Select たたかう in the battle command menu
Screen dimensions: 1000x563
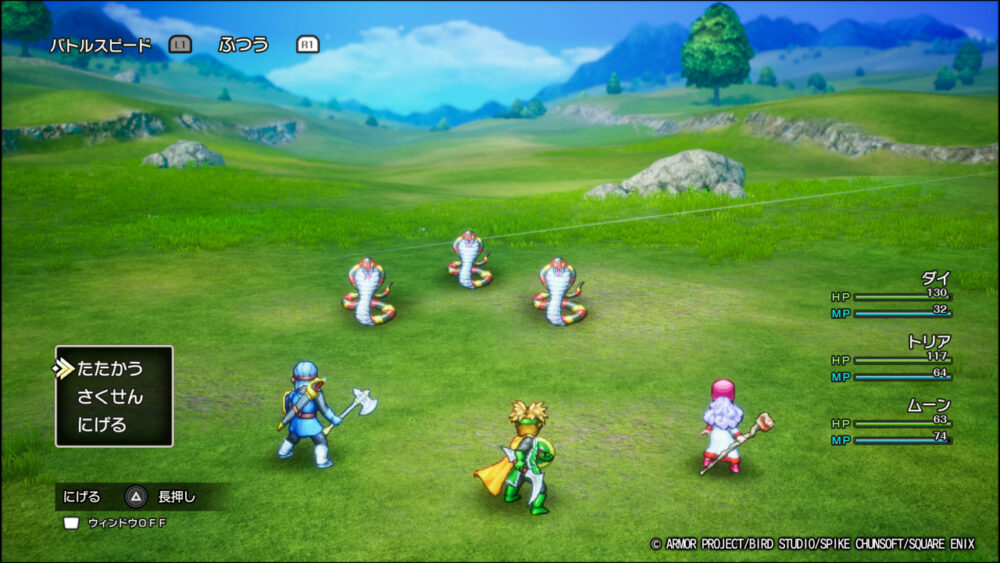110,368
